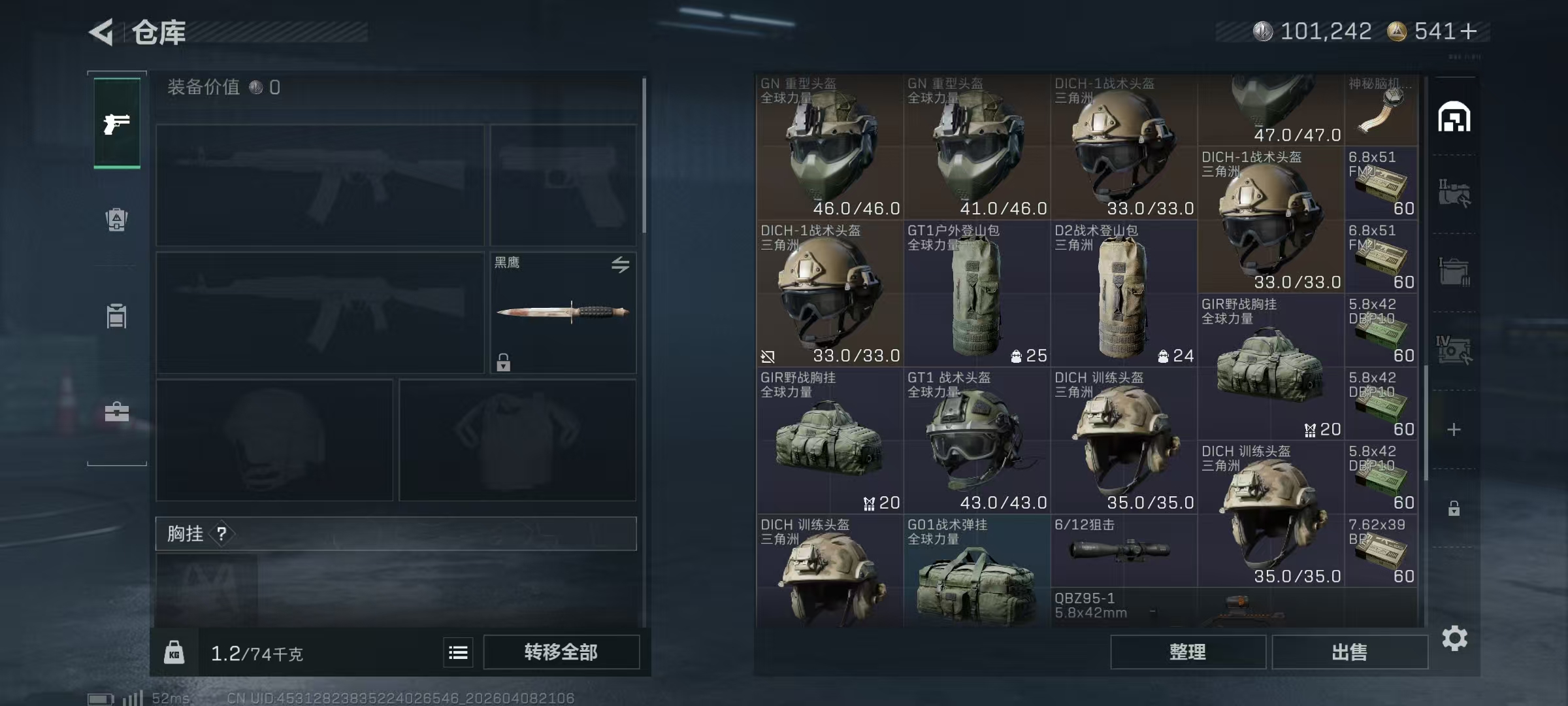1568x706 pixels.
Task: Tap the 转移全部 transfer all button
Action: coord(561,652)
